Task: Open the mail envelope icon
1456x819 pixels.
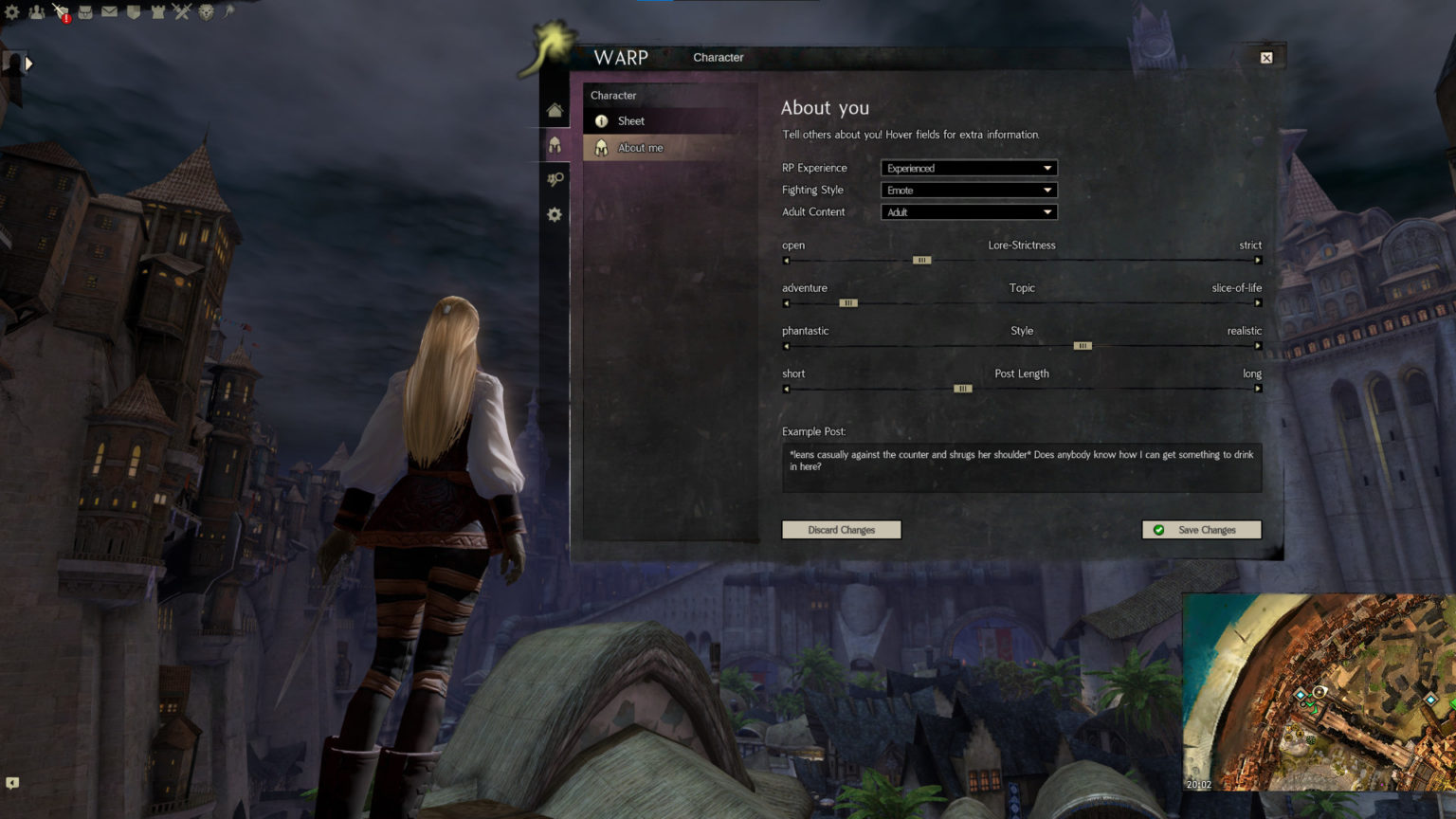Action: click(x=109, y=11)
